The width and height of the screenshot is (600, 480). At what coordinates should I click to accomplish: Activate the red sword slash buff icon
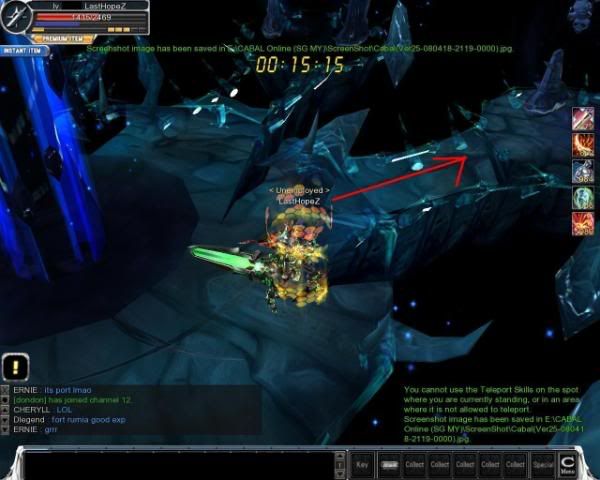point(583,120)
